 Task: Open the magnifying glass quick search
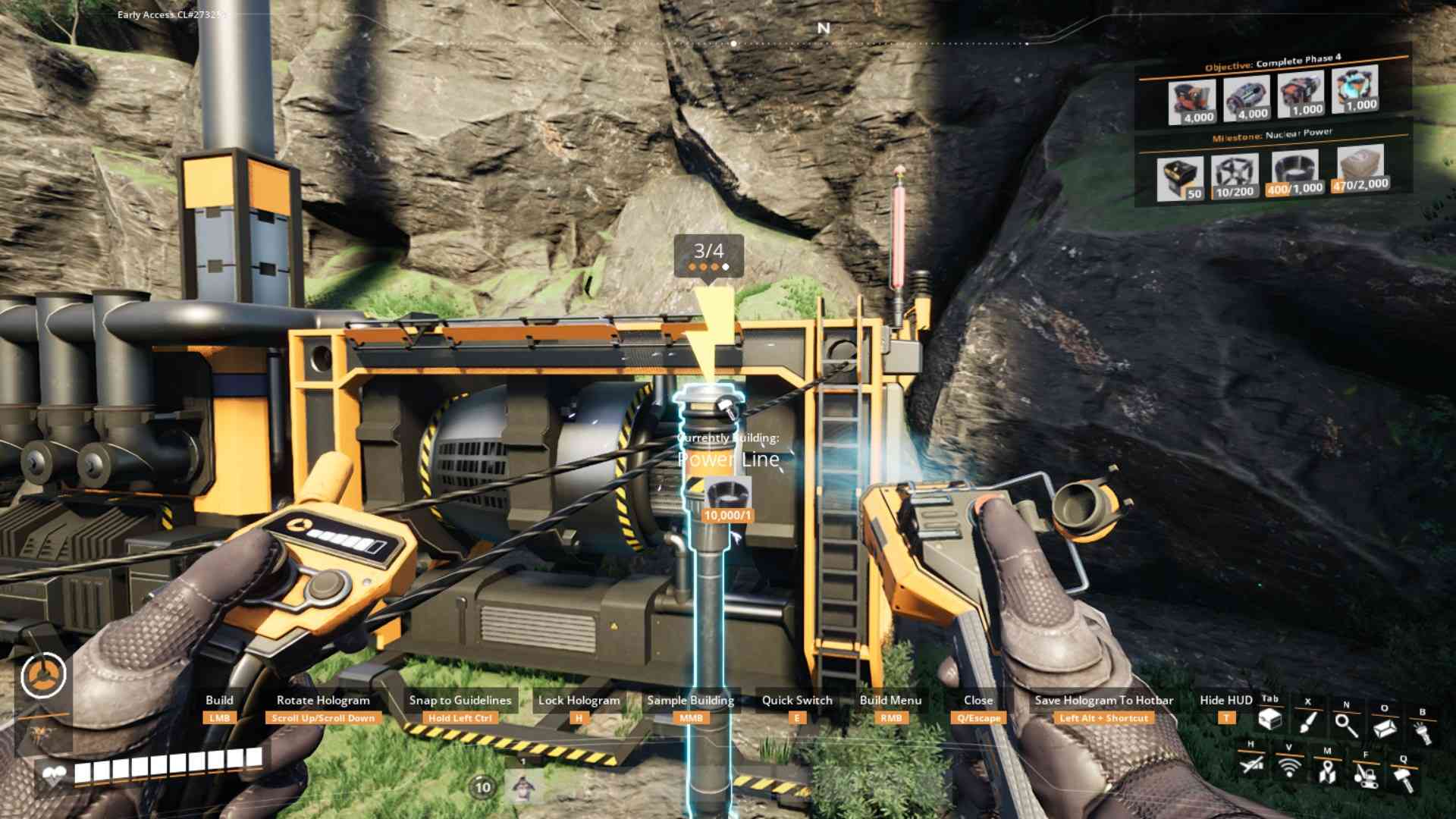click(x=1346, y=725)
